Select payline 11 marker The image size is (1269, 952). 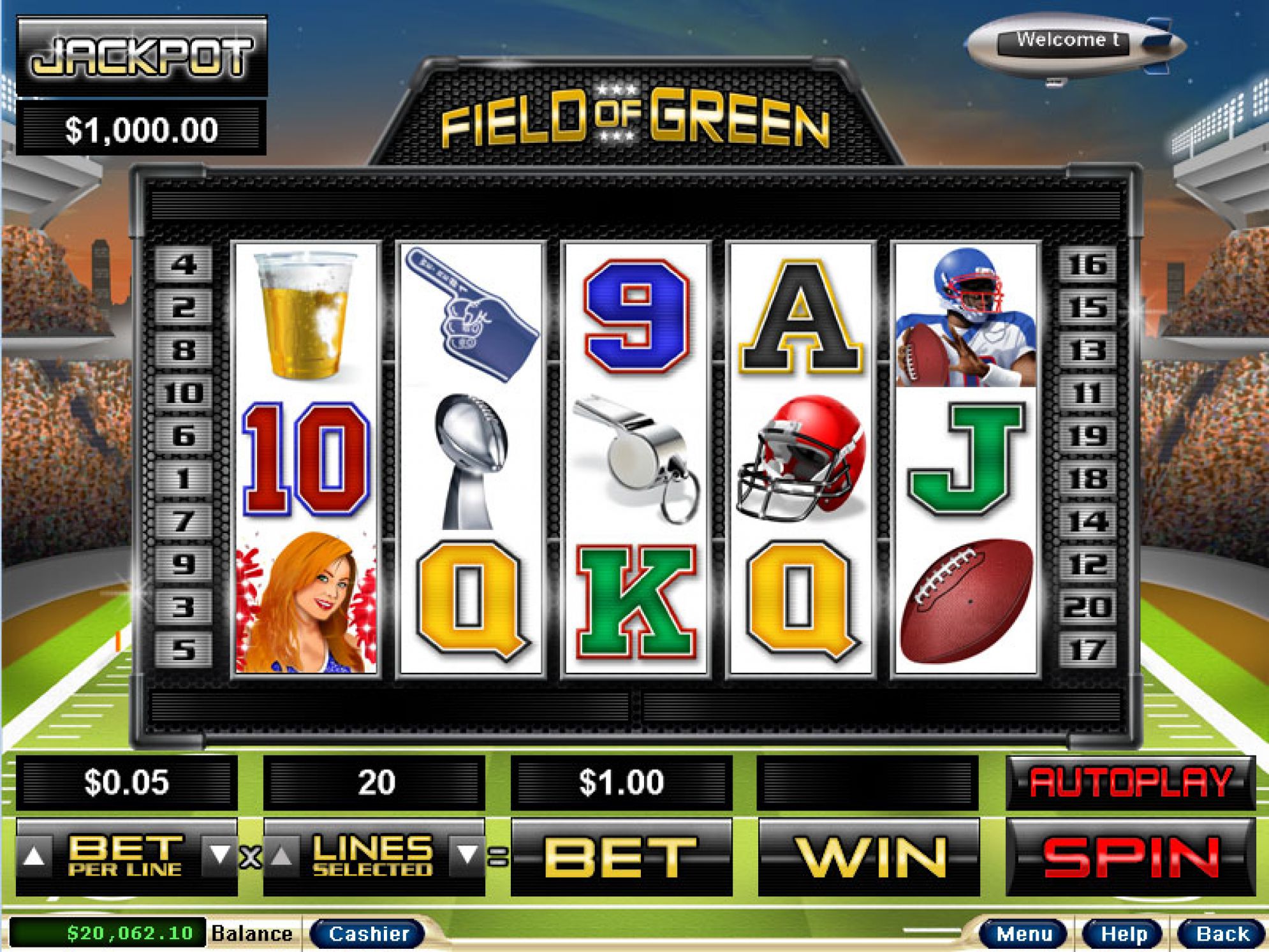(x=1087, y=393)
